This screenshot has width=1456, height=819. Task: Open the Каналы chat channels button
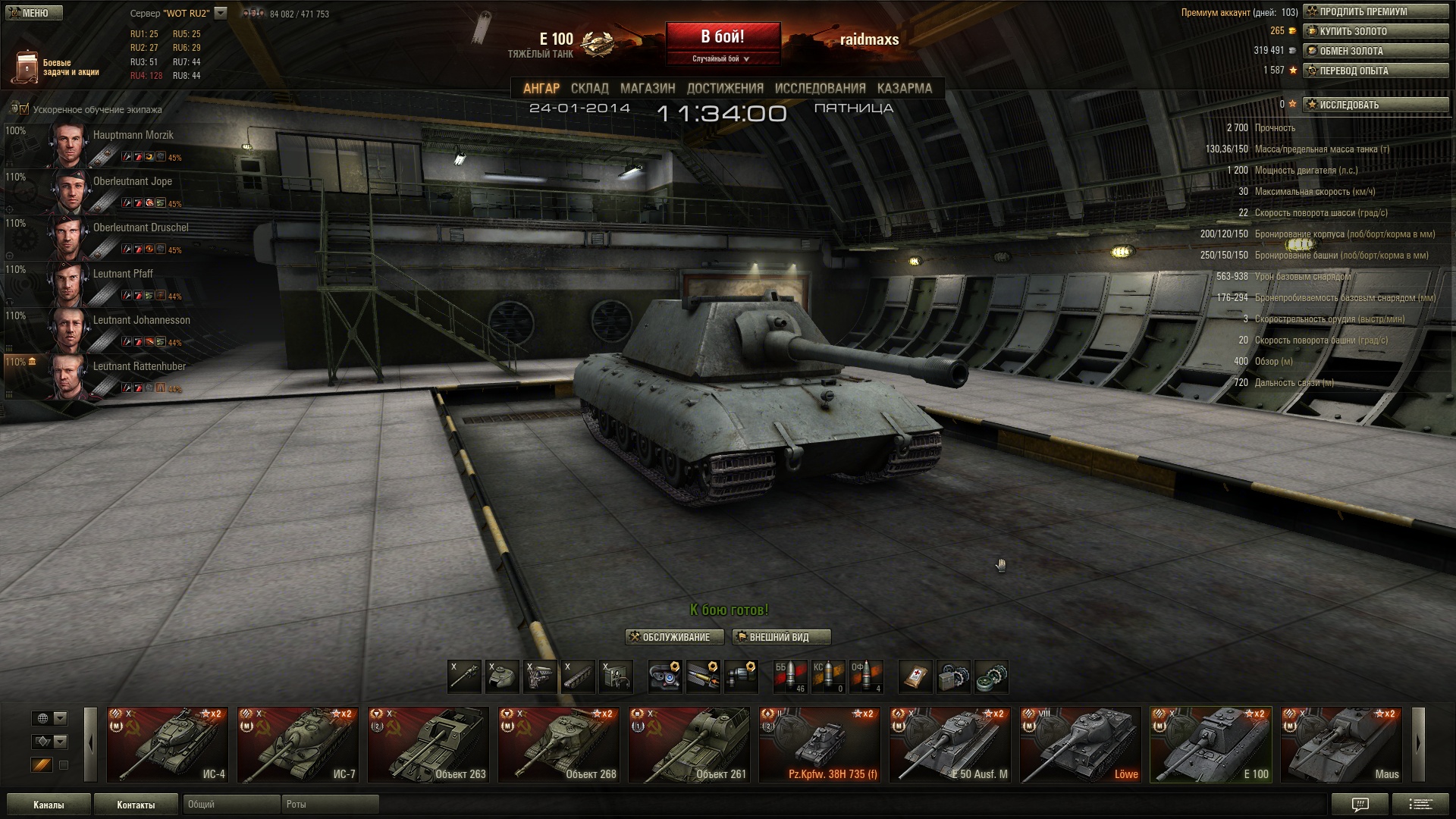[49, 805]
